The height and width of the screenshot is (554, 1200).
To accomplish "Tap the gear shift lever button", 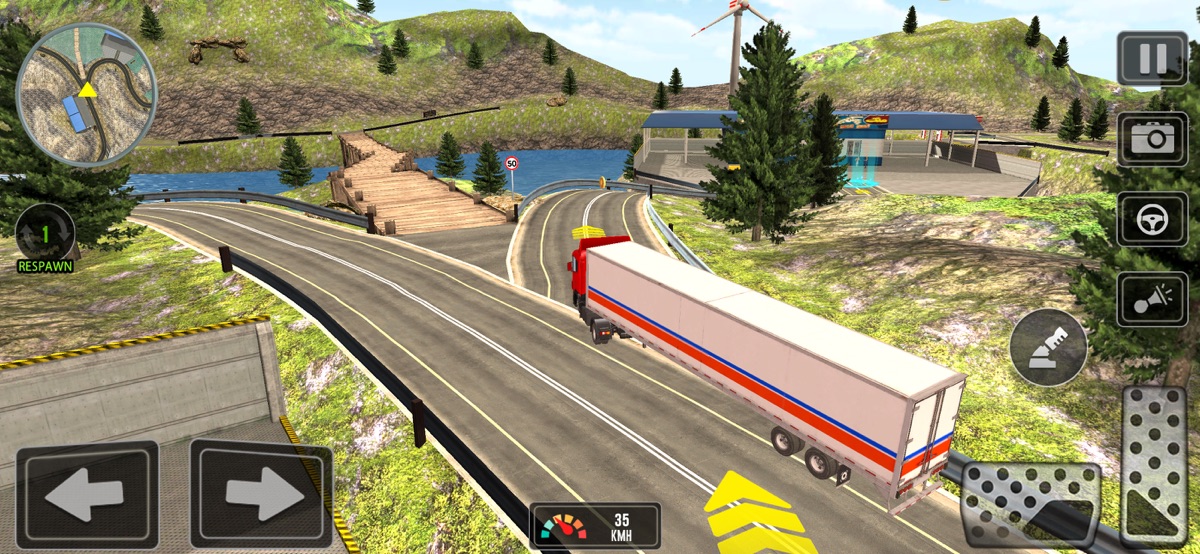I will pos(1048,347).
